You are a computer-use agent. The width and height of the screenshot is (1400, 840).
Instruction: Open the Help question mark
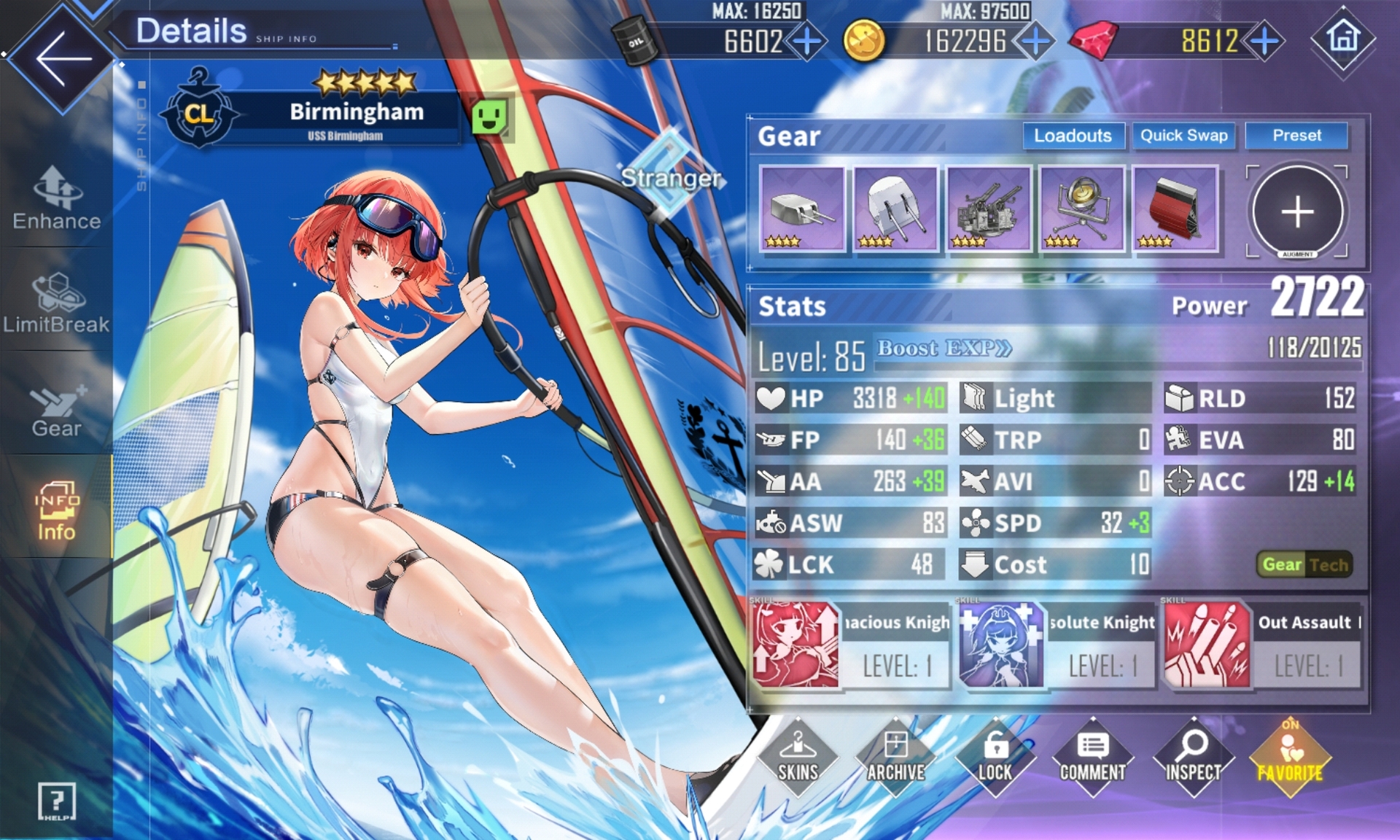[x=56, y=802]
